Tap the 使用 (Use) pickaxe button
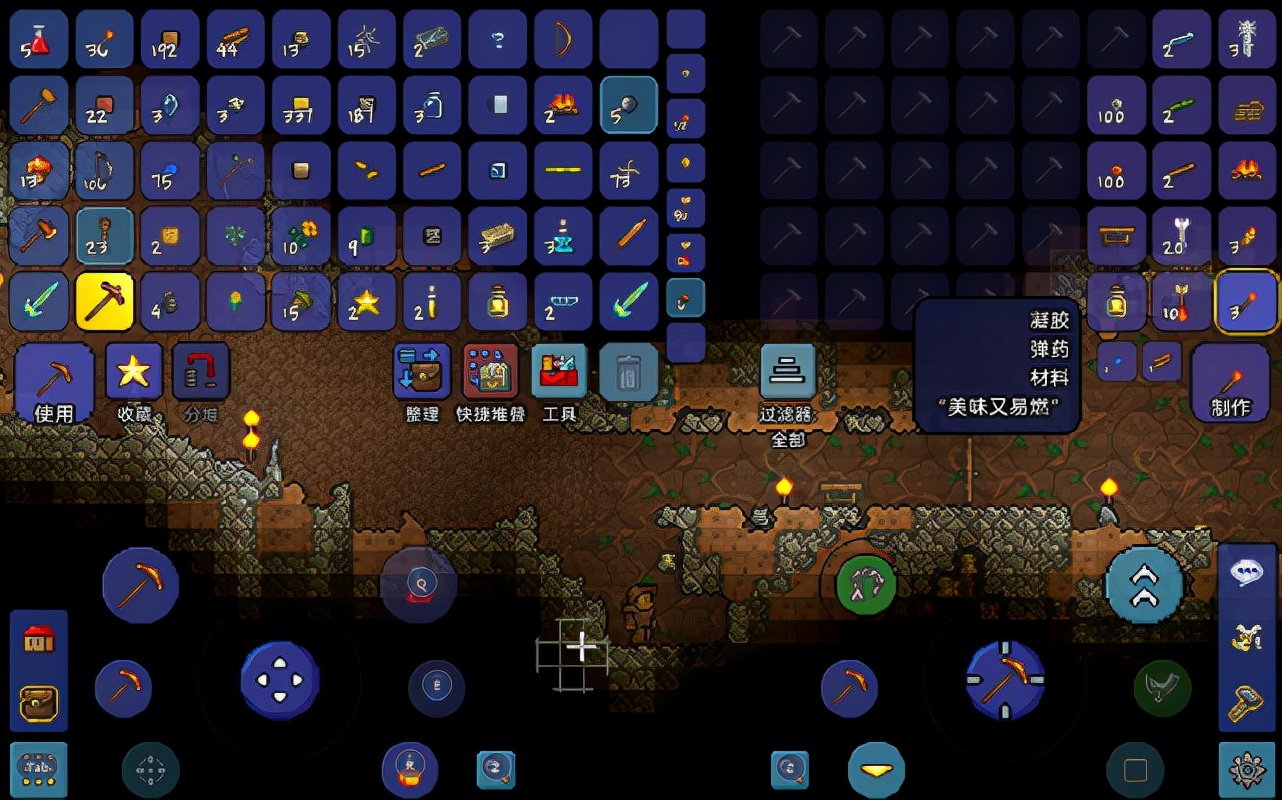The image size is (1282, 800). tap(54, 384)
